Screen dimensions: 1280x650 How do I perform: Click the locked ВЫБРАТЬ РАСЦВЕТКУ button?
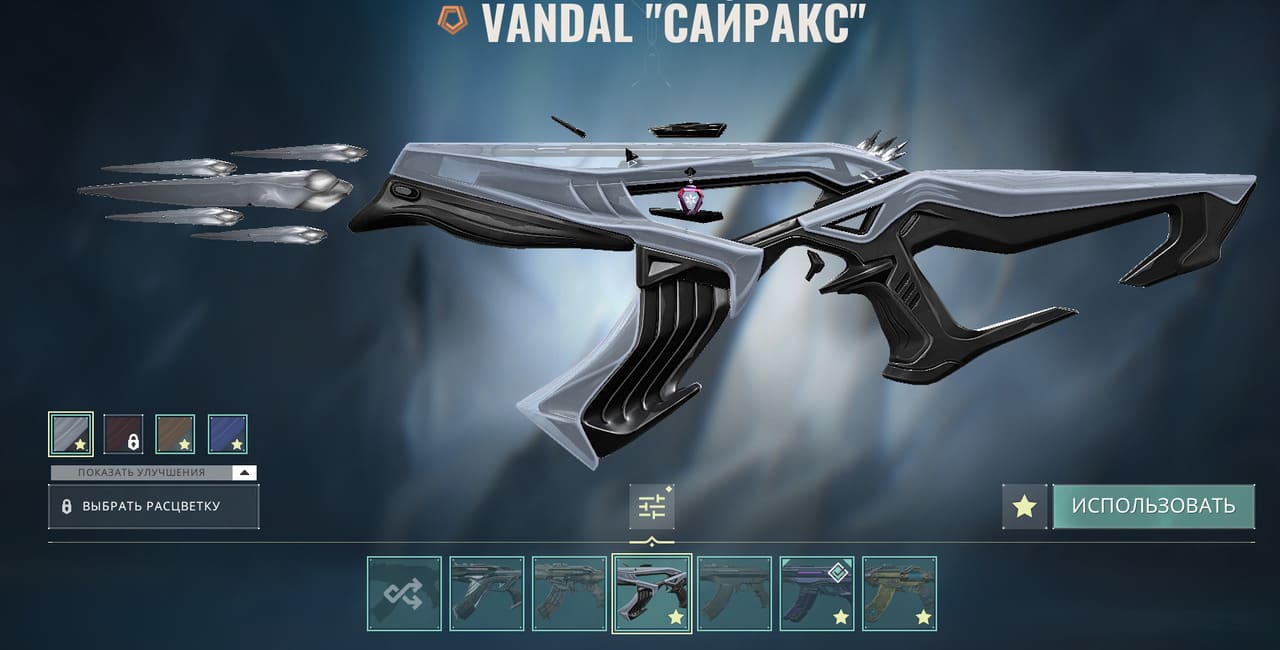coord(154,507)
